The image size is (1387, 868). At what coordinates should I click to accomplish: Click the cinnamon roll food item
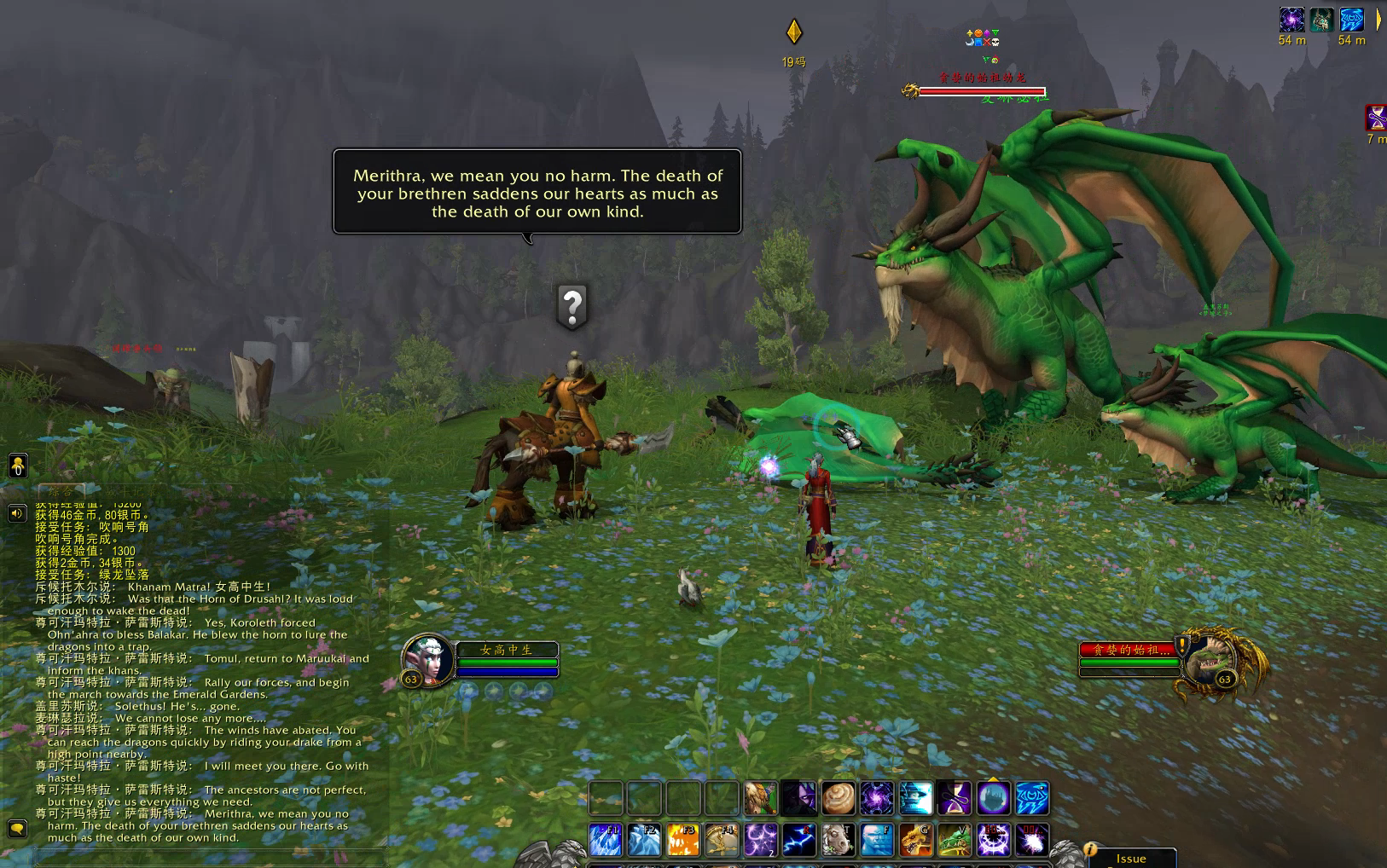coord(838,799)
